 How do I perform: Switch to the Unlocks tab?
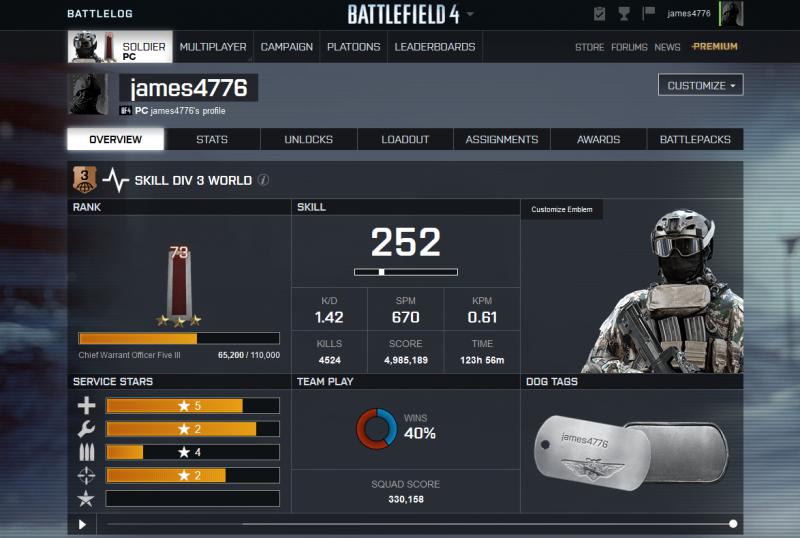pyautogui.click(x=308, y=140)
